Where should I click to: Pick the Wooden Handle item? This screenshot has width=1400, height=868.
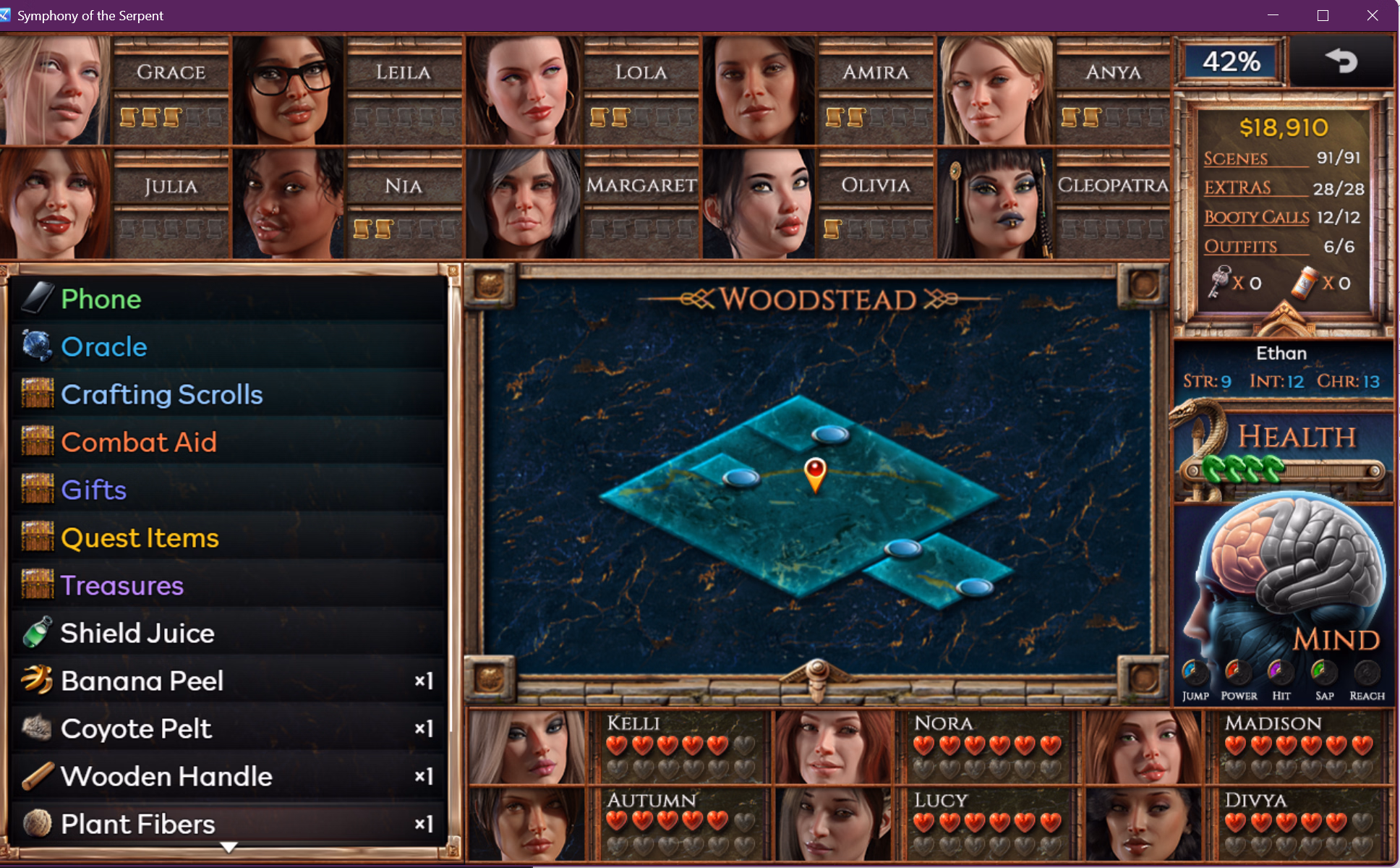166,776
